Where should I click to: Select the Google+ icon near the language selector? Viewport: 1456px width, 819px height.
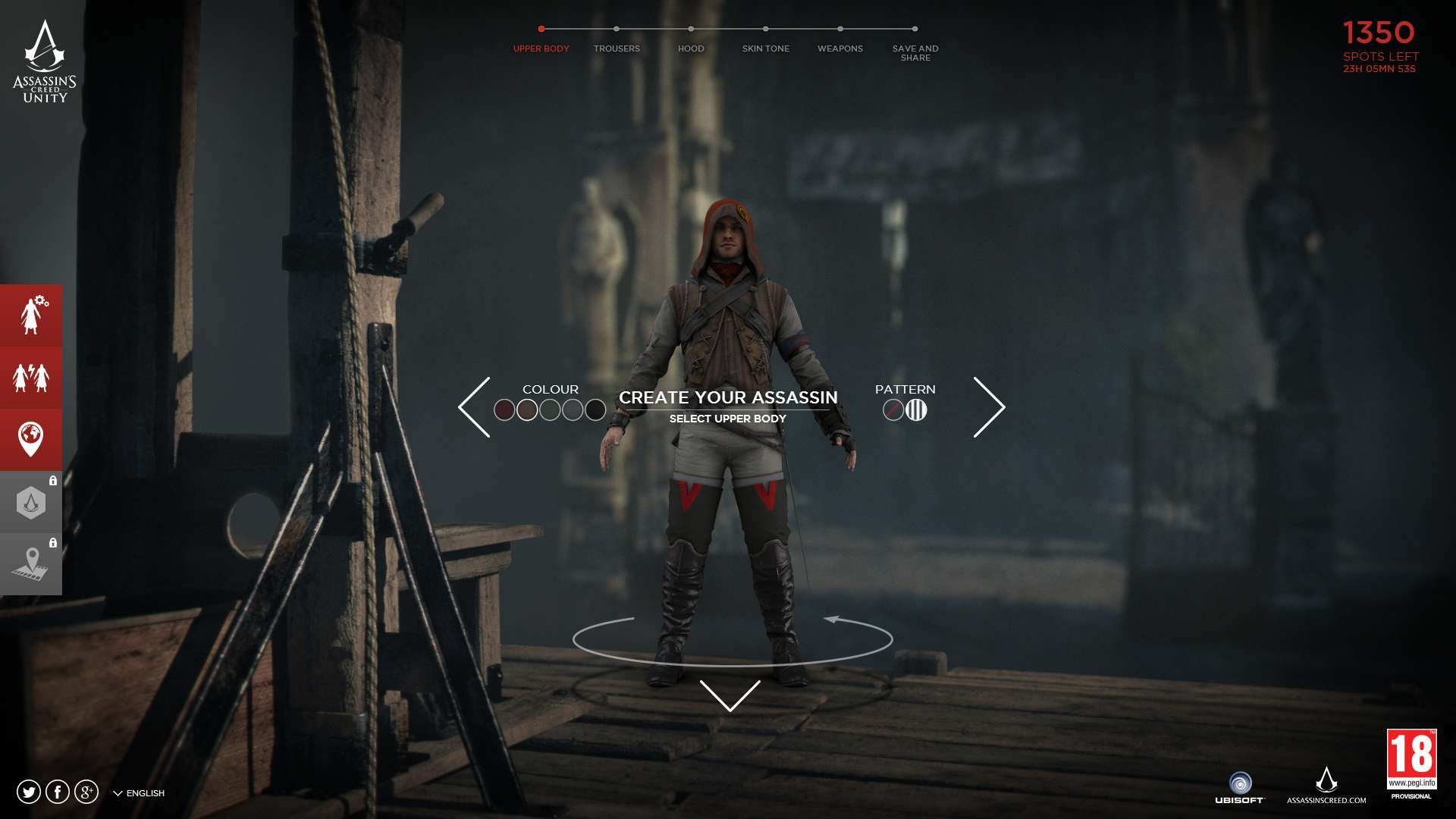85,791
